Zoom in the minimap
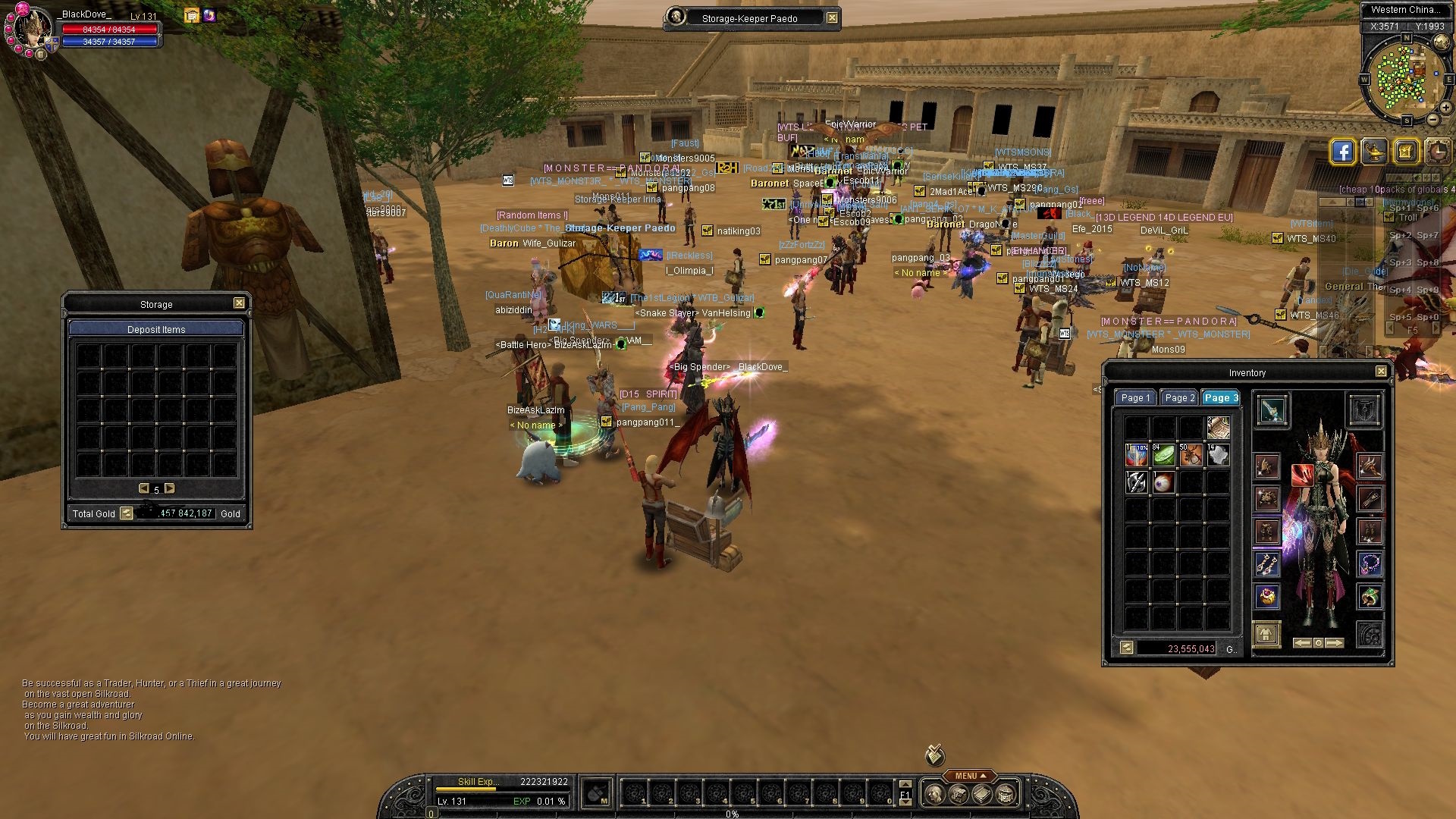 [1445, 108]
